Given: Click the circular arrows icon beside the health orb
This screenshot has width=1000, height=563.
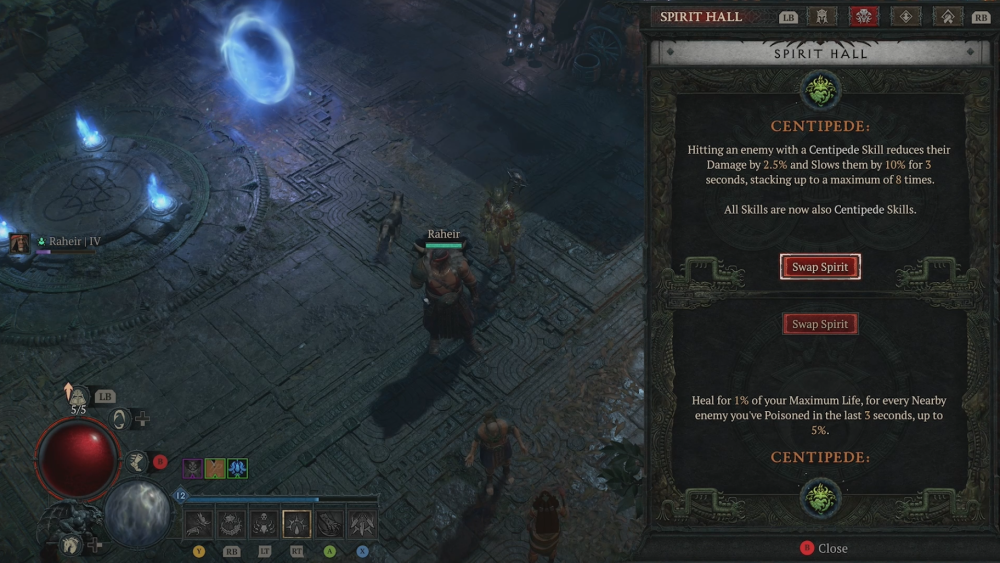Looking at the screenshot, I should click(x=120, y=419).
